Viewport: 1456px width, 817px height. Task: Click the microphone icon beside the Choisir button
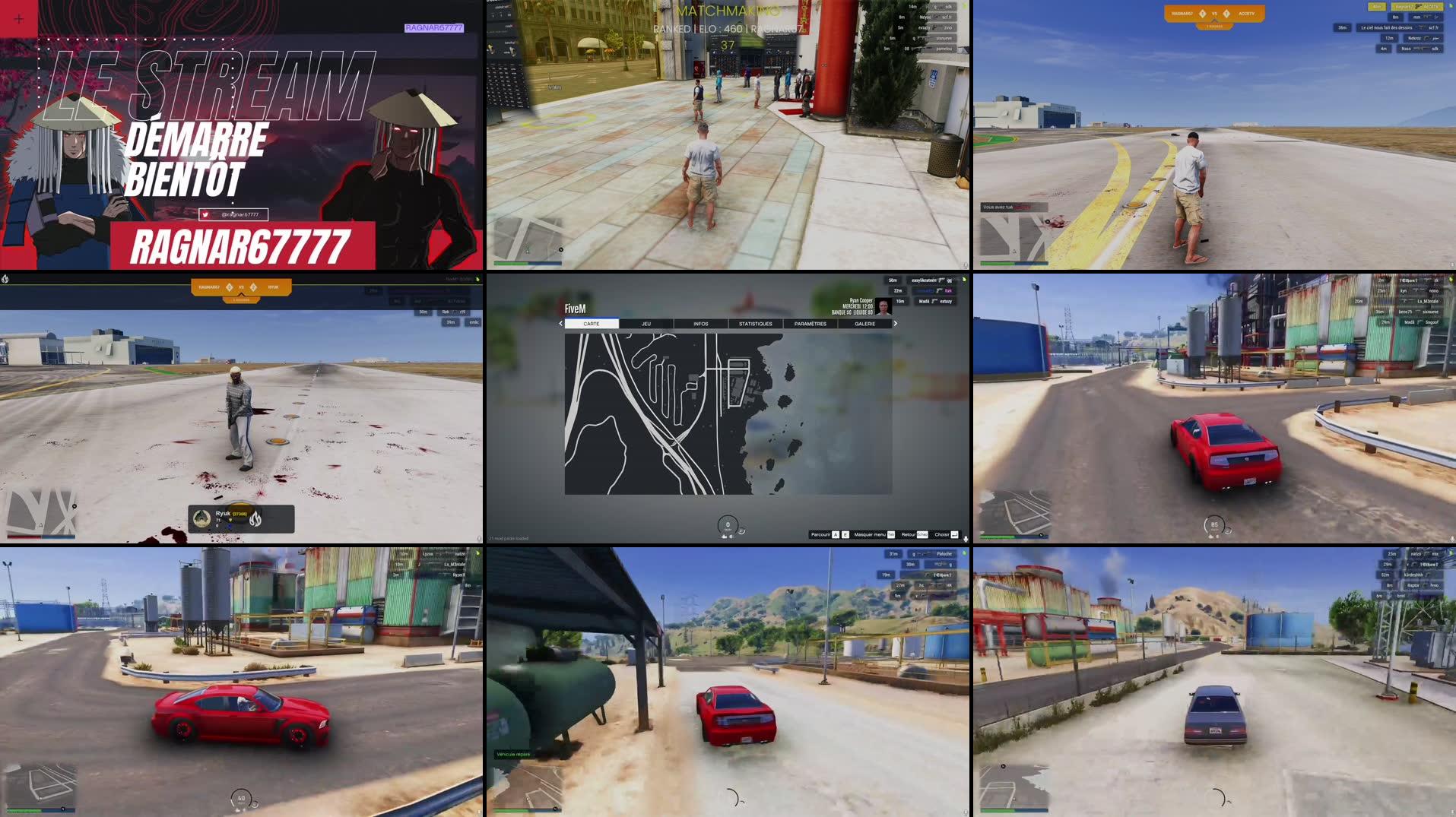pyautogui.click(x=965, y=539)
